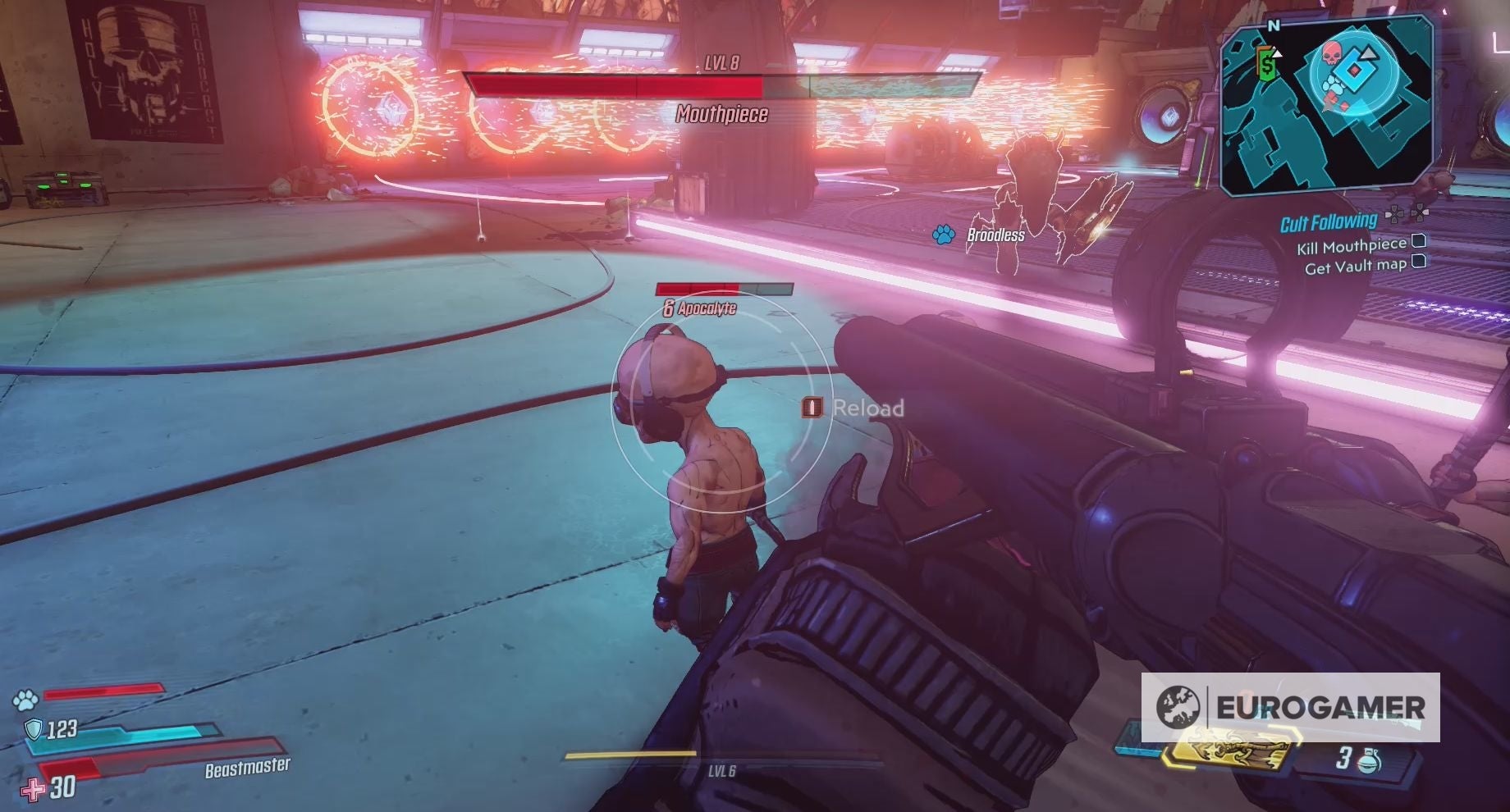
Task: Click the right d-pad icon near Cult Following
Action: click(1421, 214)
